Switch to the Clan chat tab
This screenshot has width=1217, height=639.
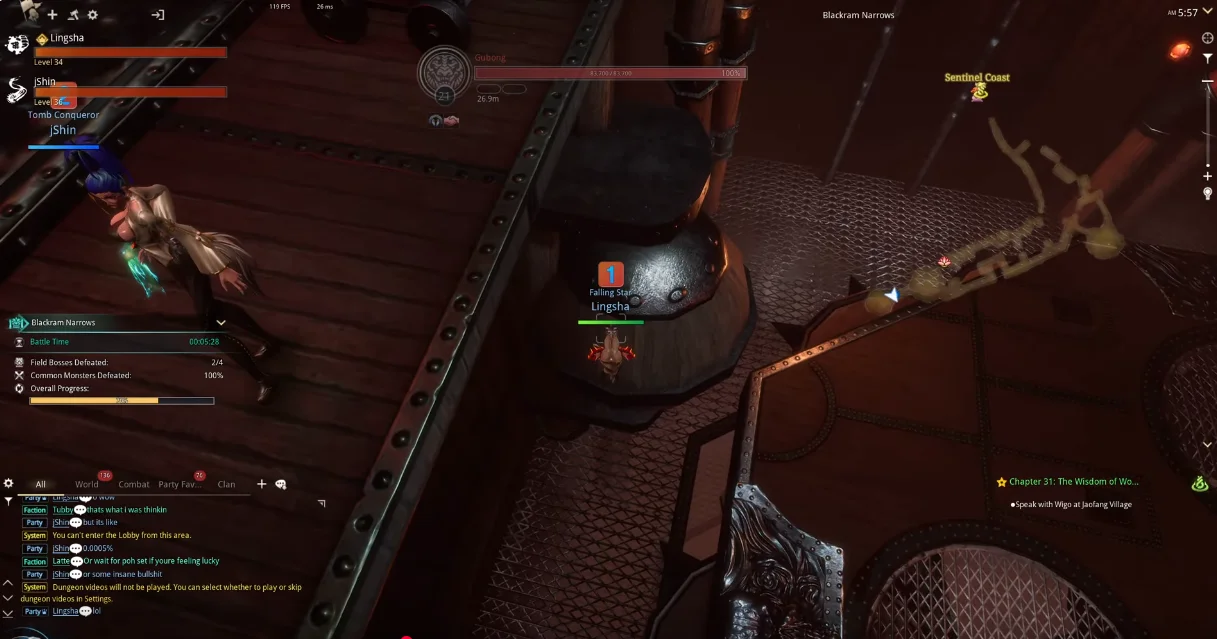click(x=227, y=485)
